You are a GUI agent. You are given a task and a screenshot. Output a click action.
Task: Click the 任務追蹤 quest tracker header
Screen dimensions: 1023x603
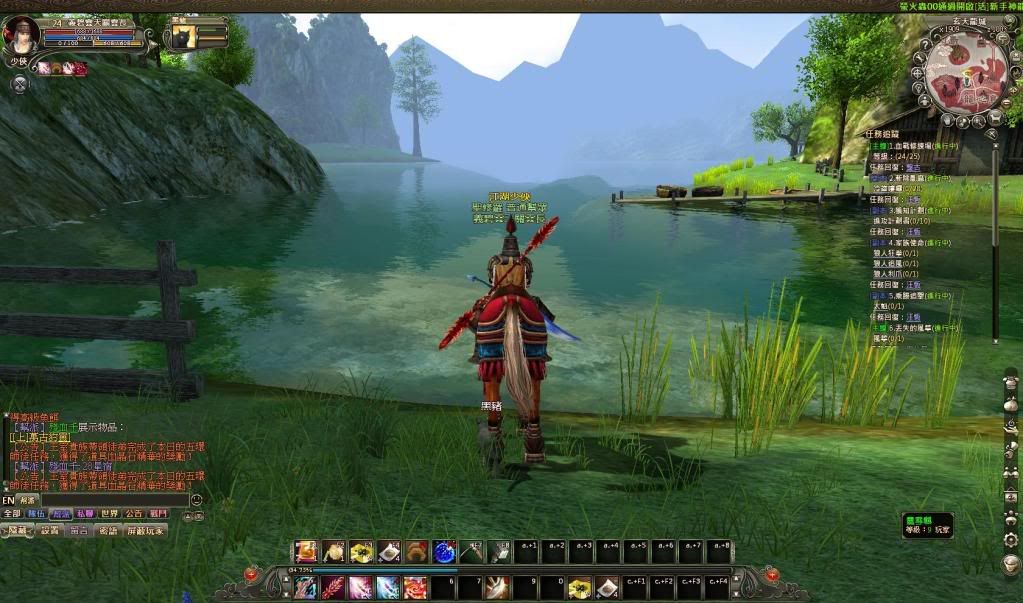click(883, 133)
